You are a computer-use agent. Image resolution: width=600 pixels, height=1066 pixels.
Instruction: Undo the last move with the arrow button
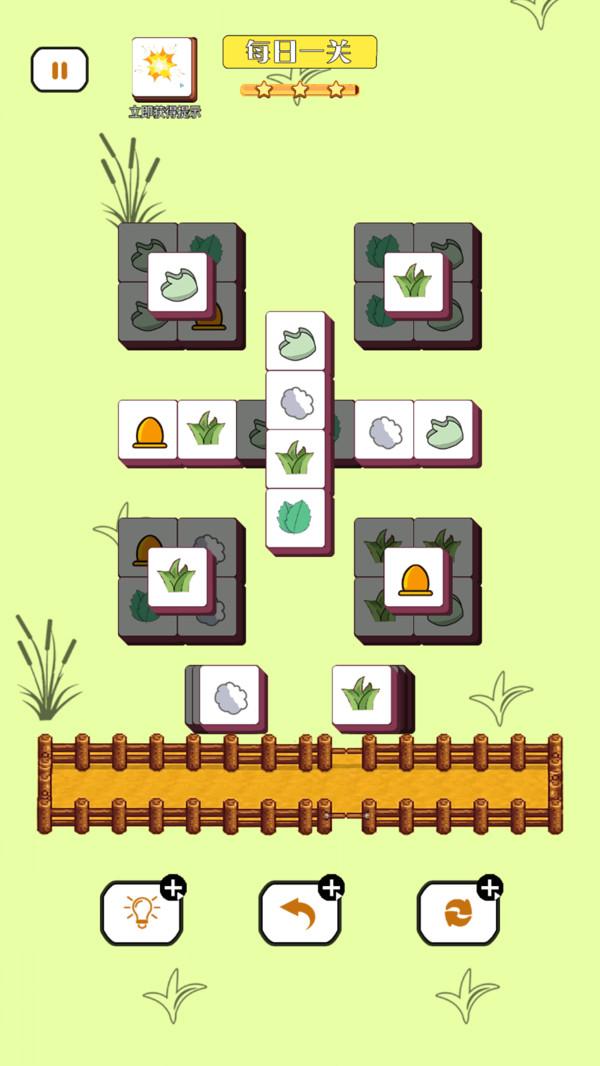[x=299, y=912]
